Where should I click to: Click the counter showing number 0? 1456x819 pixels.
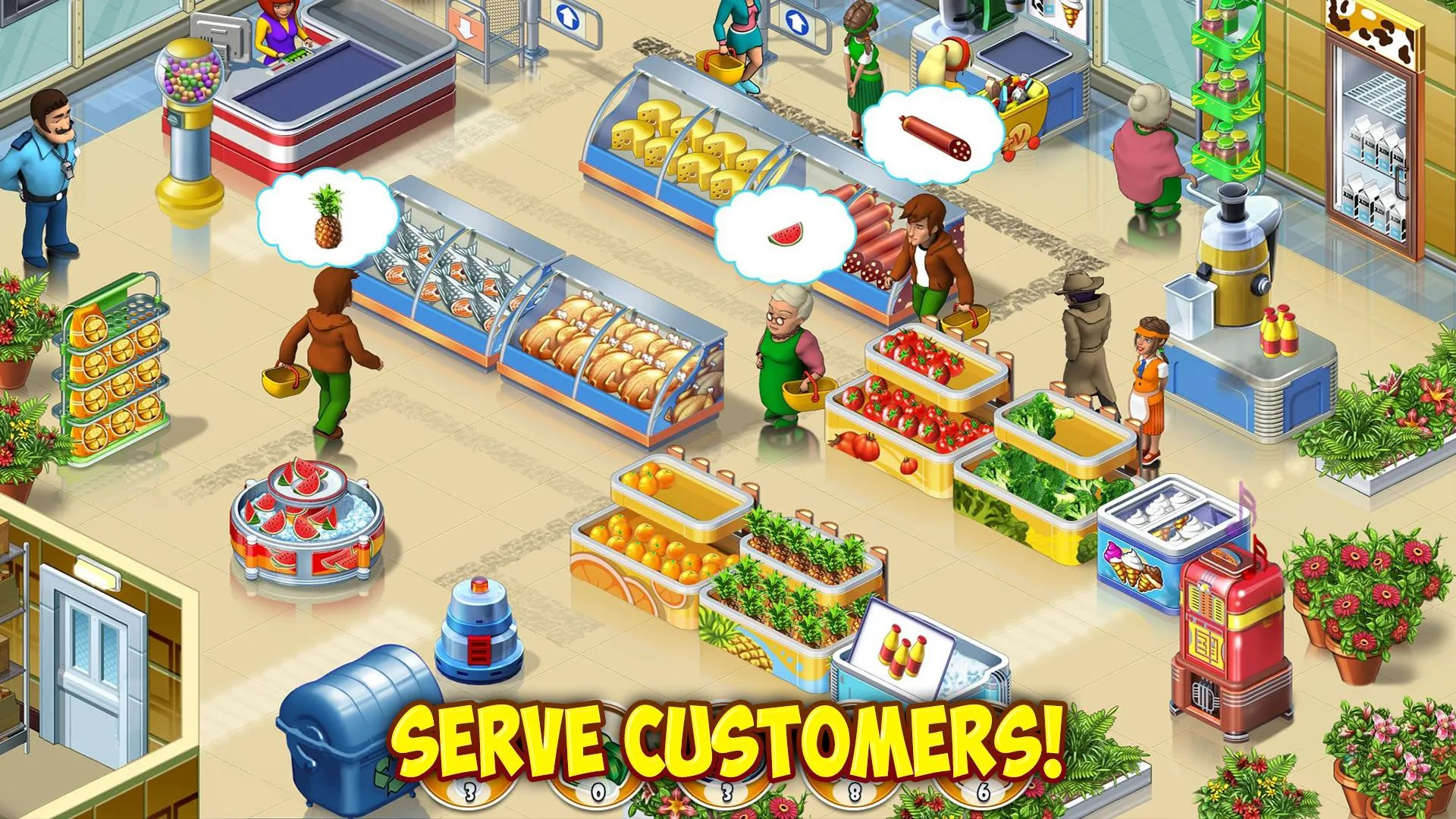pyautogui.click(x=598, y=790)
